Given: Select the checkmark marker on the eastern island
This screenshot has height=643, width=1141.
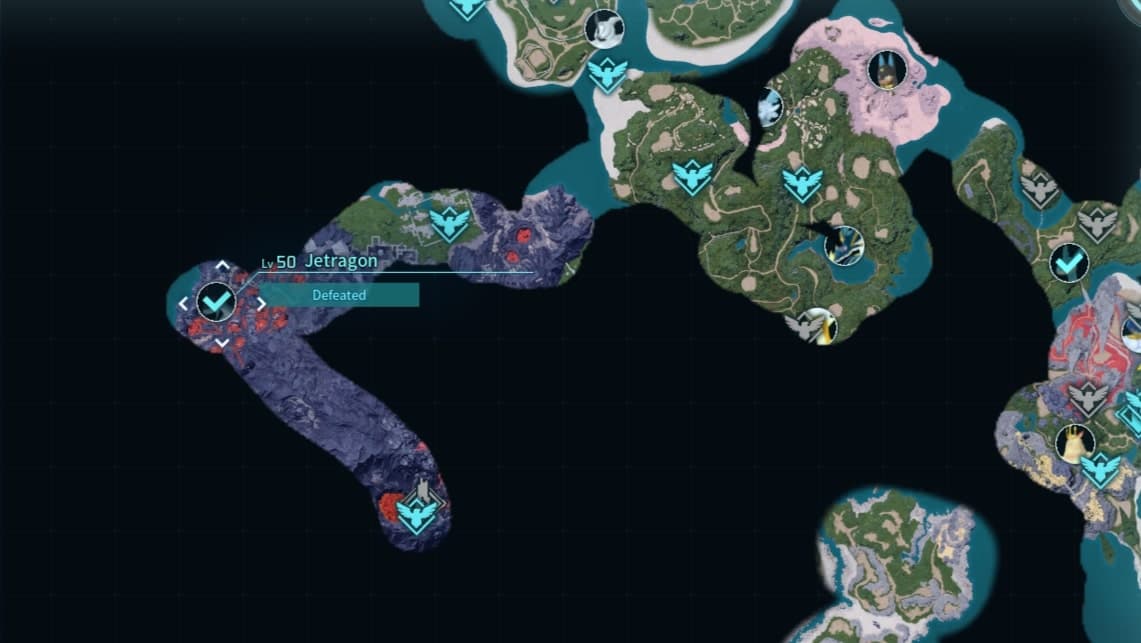Looking at the screenshot, I should 1069,263.
